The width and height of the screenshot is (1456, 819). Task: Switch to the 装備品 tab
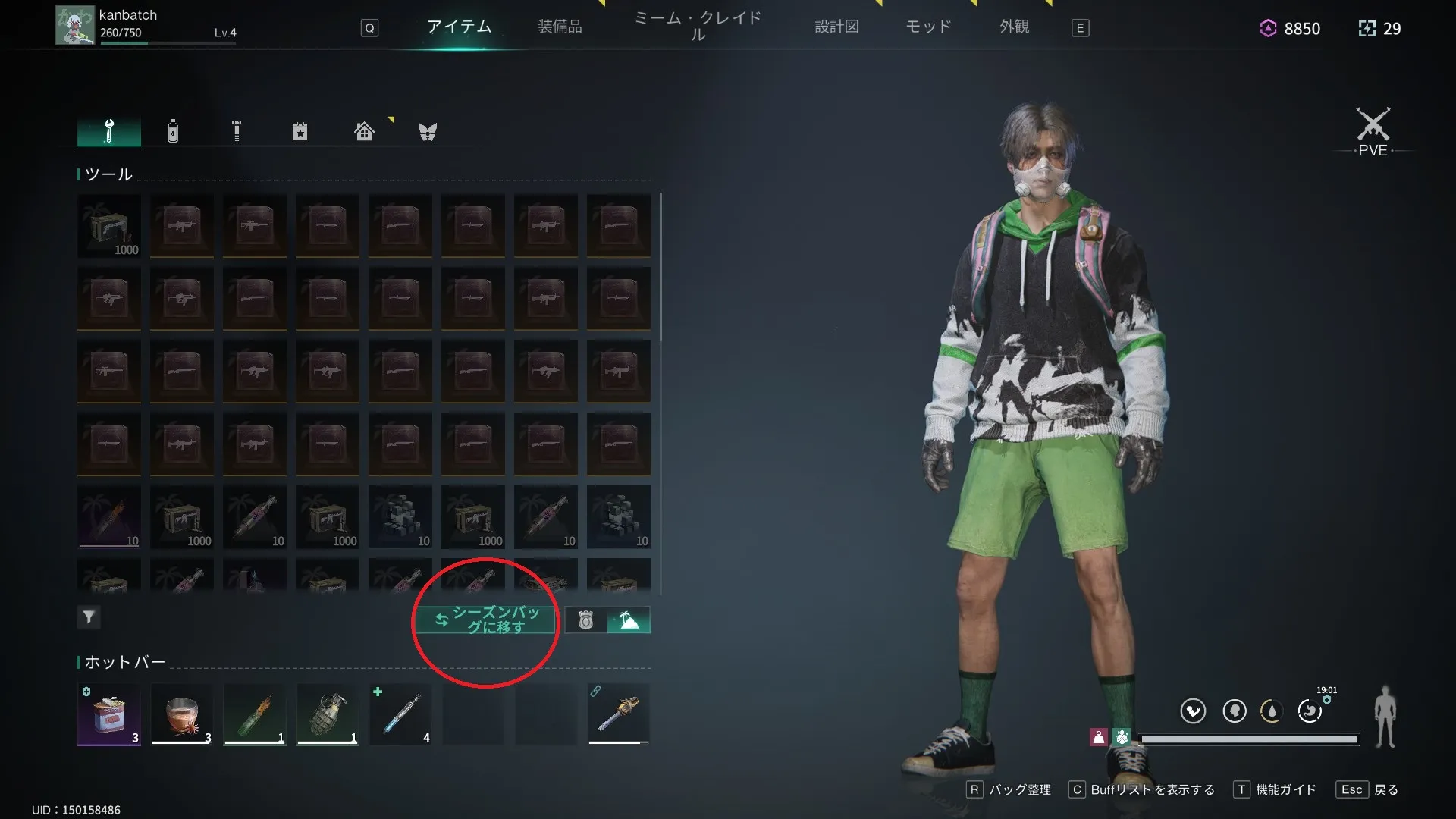560,27
